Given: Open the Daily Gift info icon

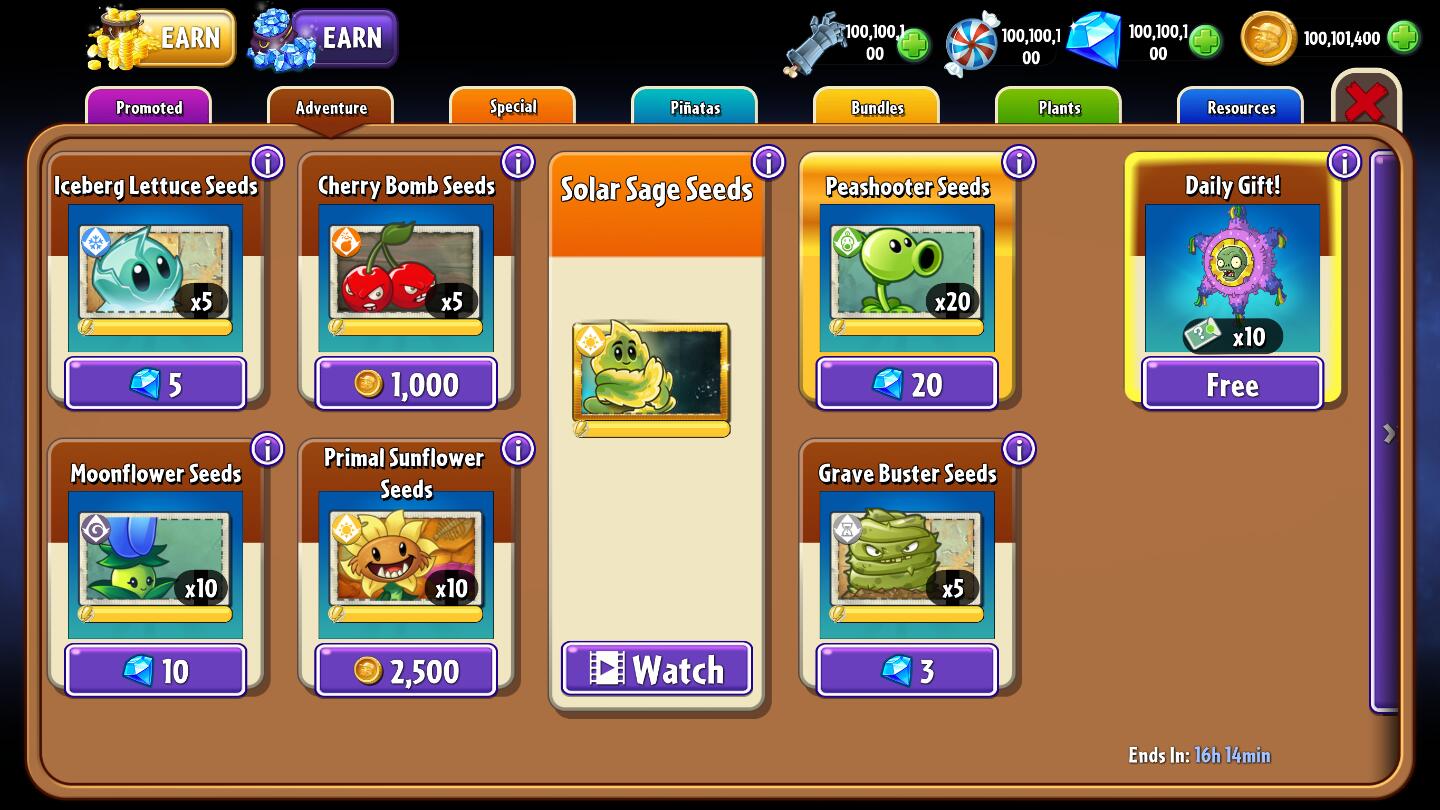Looking at the screenshot, I should (x=1344, y=161).
